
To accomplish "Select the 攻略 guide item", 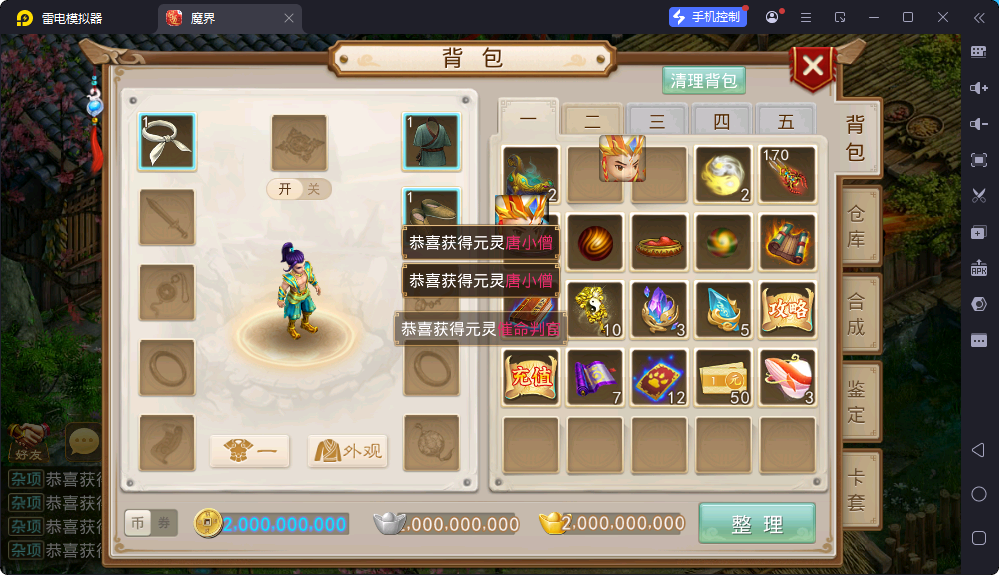I will [787, 309].
